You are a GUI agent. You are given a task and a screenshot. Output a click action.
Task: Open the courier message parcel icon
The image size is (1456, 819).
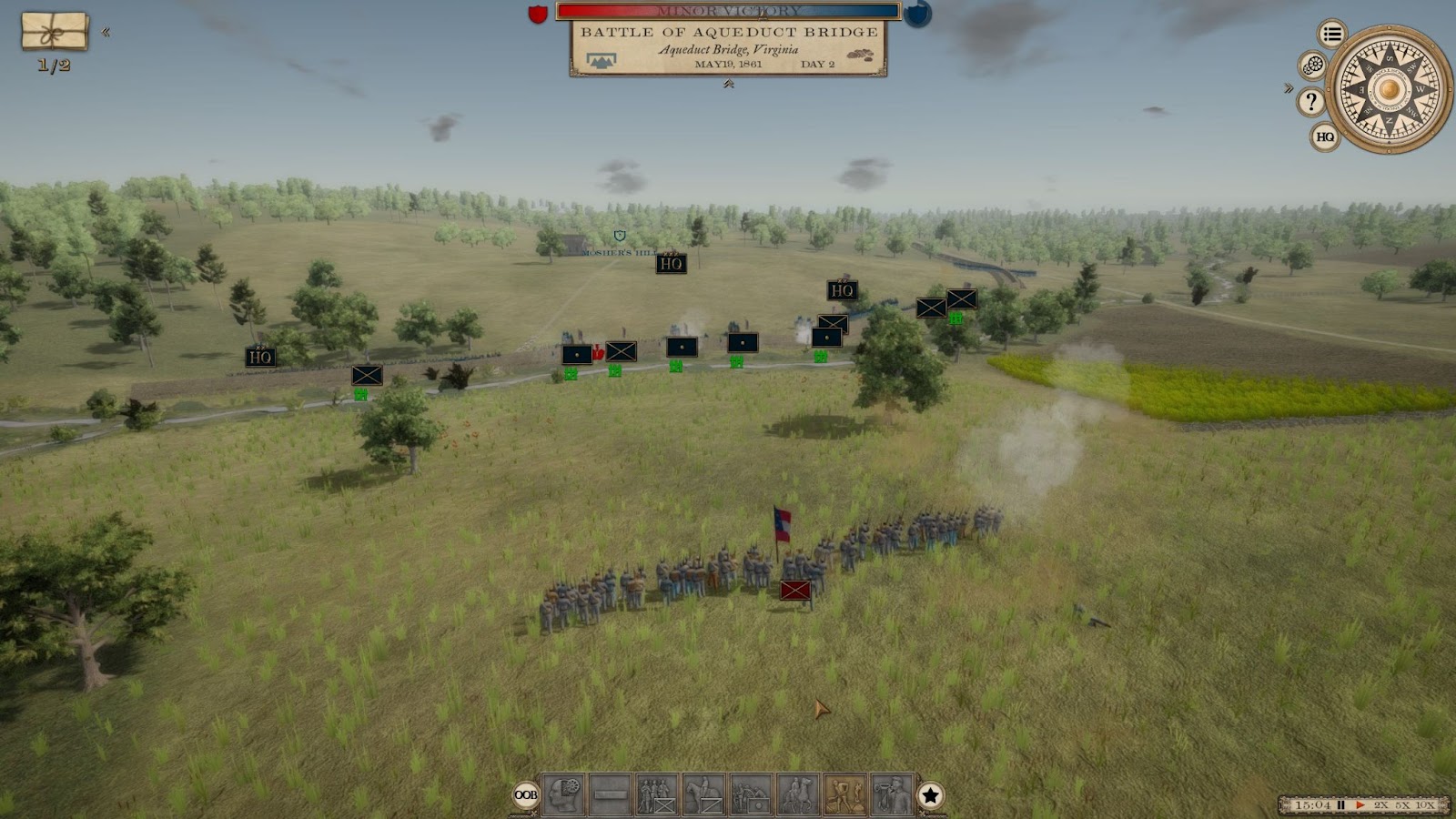click(55, 32)
